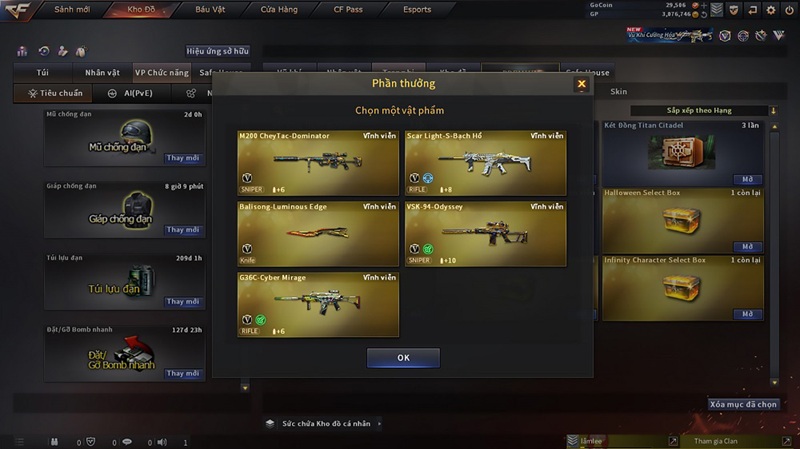800x449 pixels.
Task: Open the Halloween Select Box with Mở
Action: point(746,246)
